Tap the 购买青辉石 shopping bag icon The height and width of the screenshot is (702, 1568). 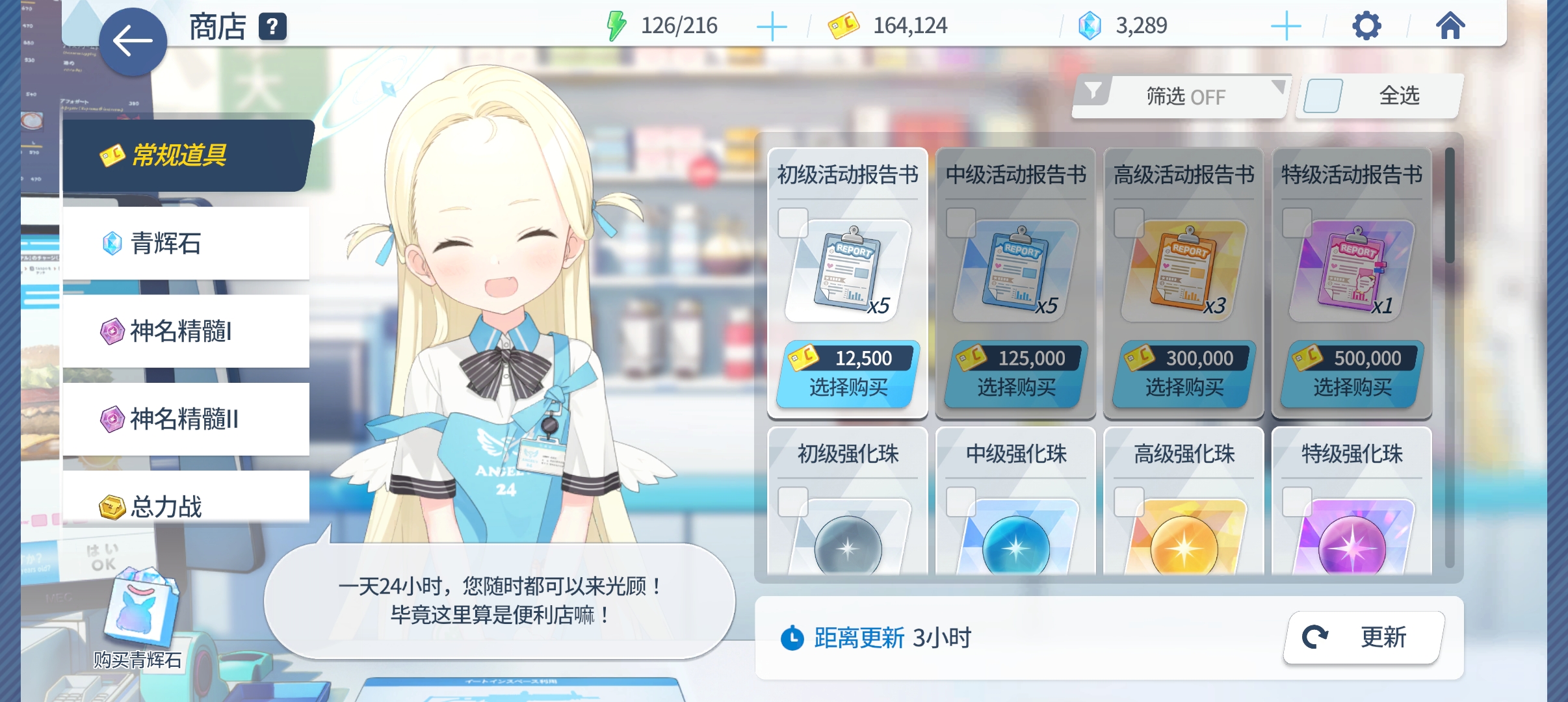click(142, 611)
